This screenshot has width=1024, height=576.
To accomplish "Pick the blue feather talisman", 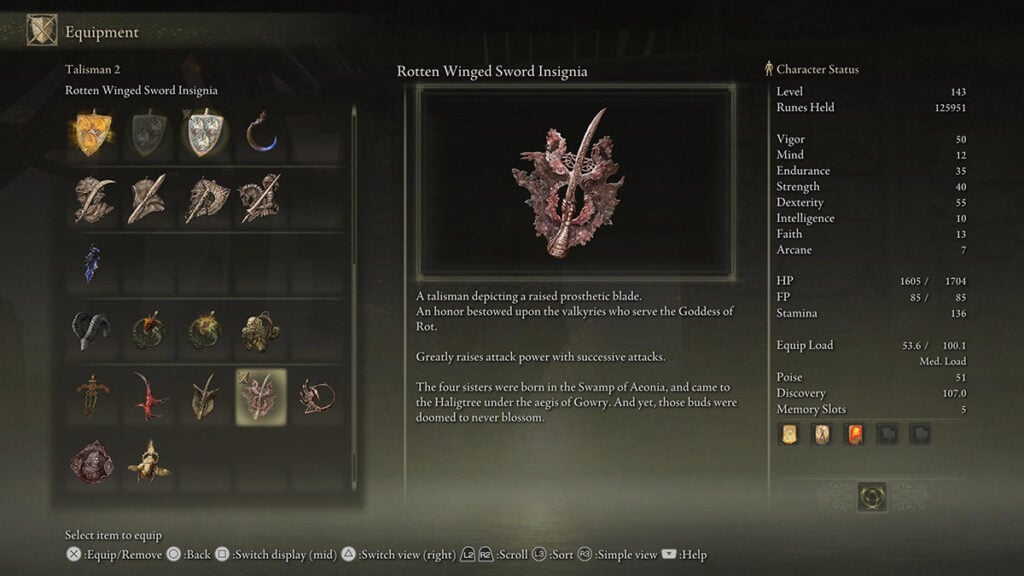I will click(x=93, y=264).
